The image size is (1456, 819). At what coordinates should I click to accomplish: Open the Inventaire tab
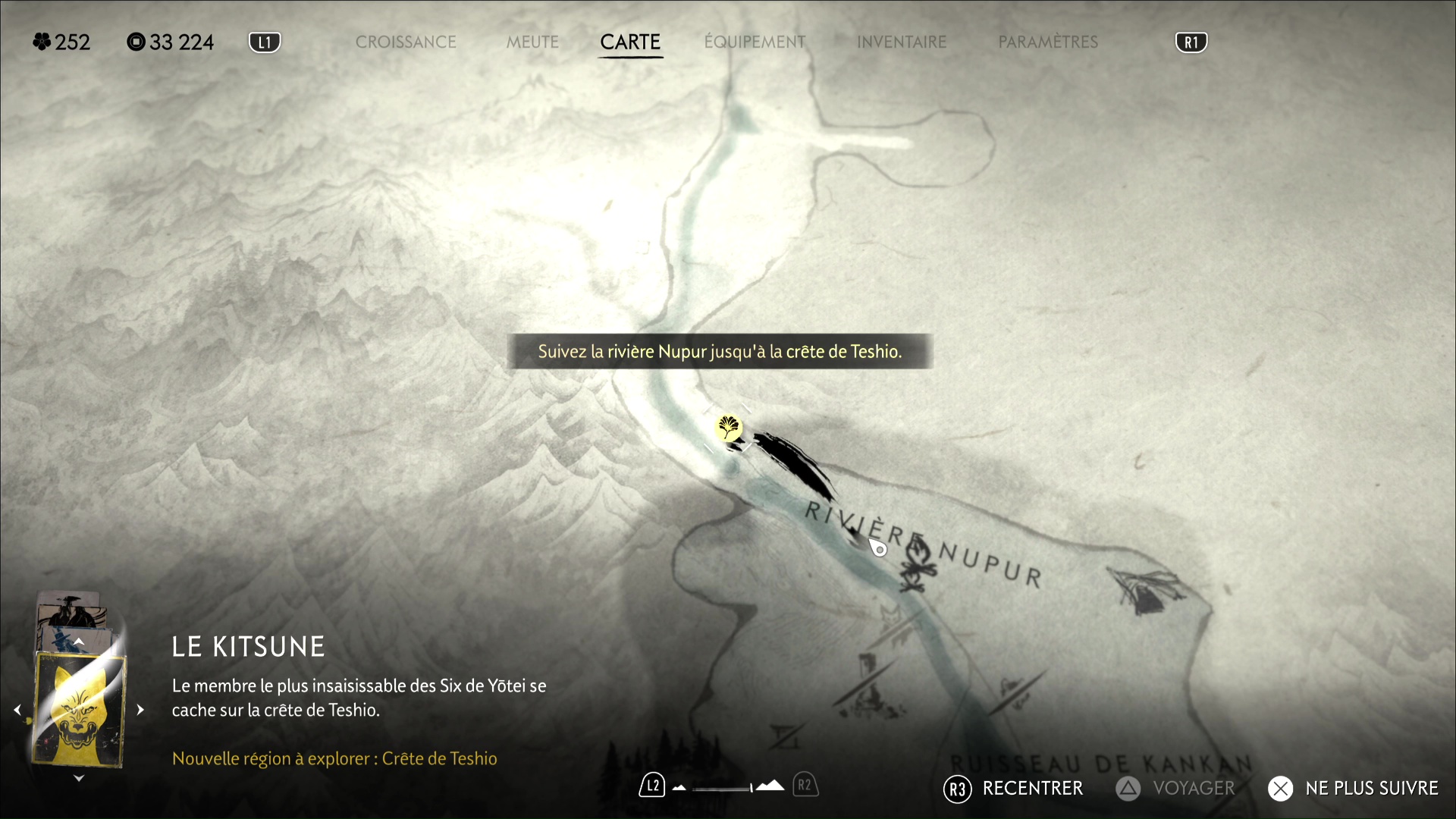coord(902,42)
